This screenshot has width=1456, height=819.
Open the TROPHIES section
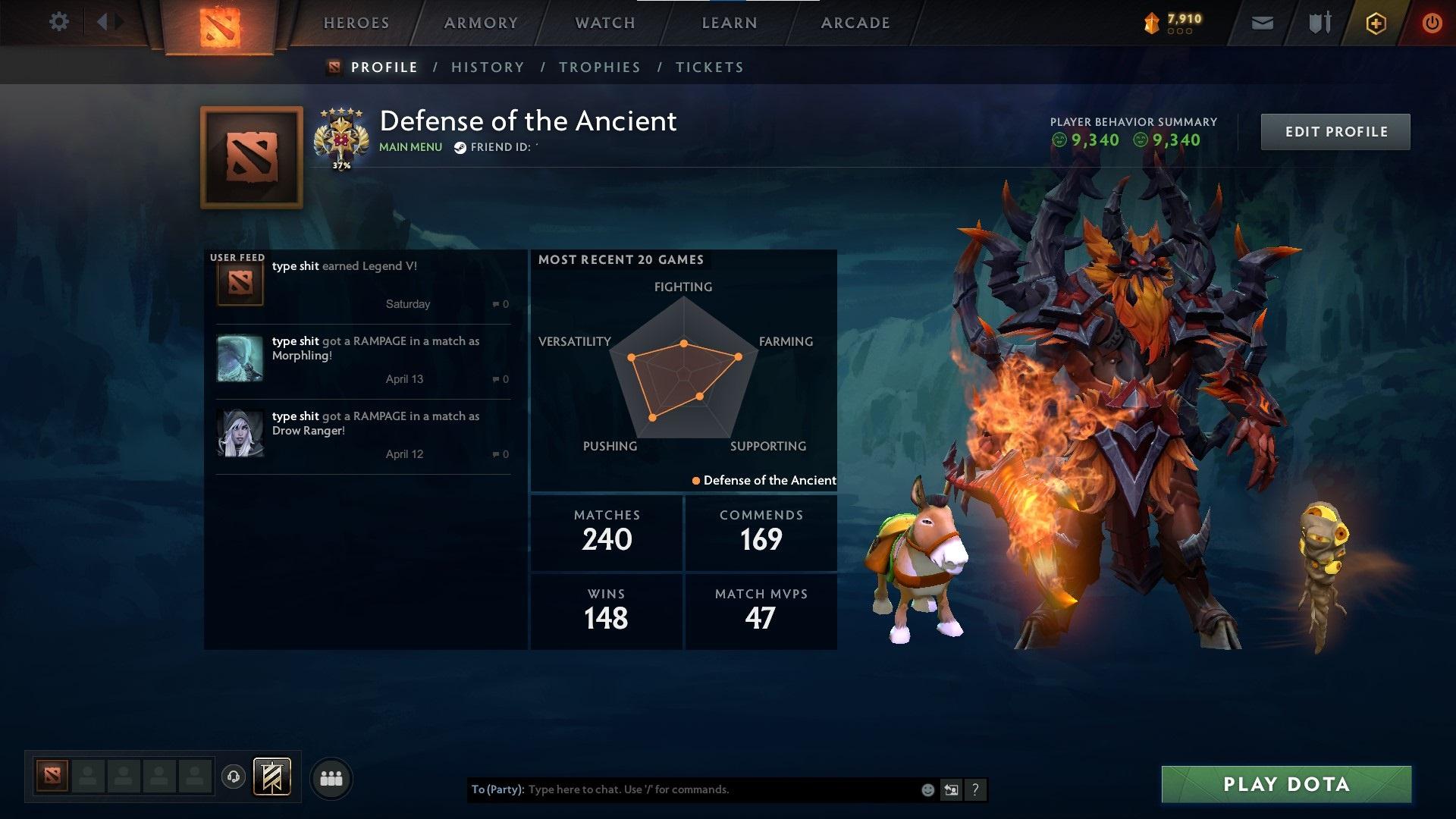coord(599,67)
